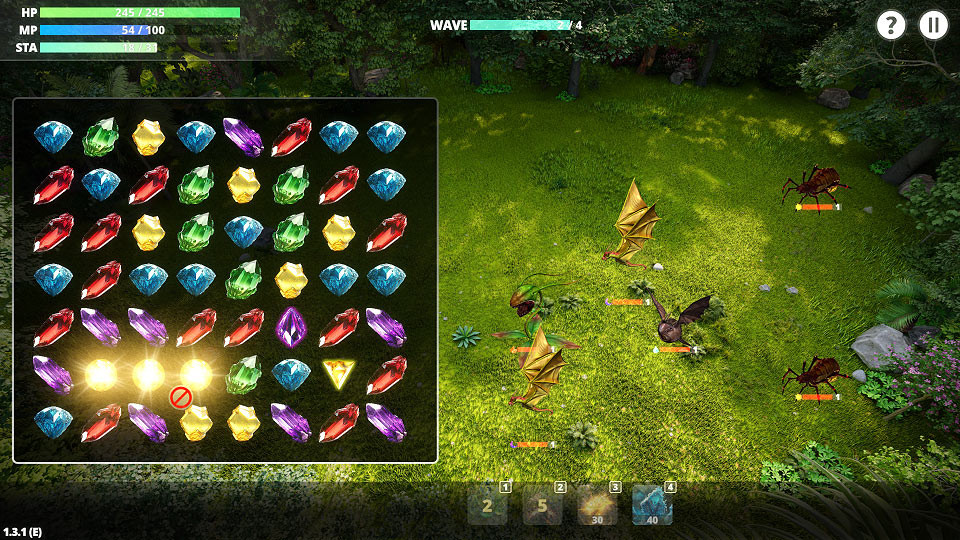Viewport: 960px width, 540px height.
Task: Choose the blue gem in the bottom row
Action: coord(52,422)
